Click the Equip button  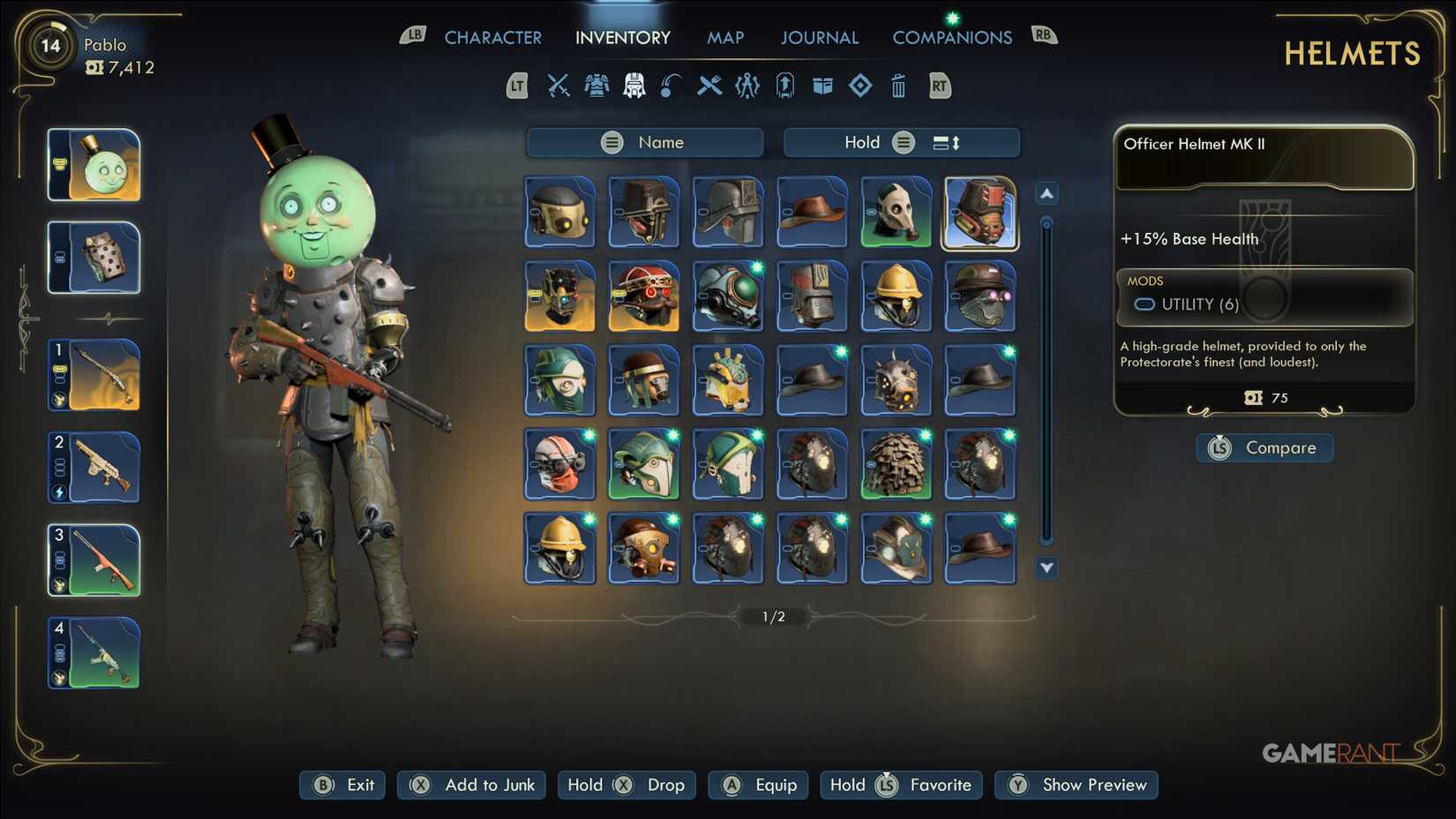(757, 785)
